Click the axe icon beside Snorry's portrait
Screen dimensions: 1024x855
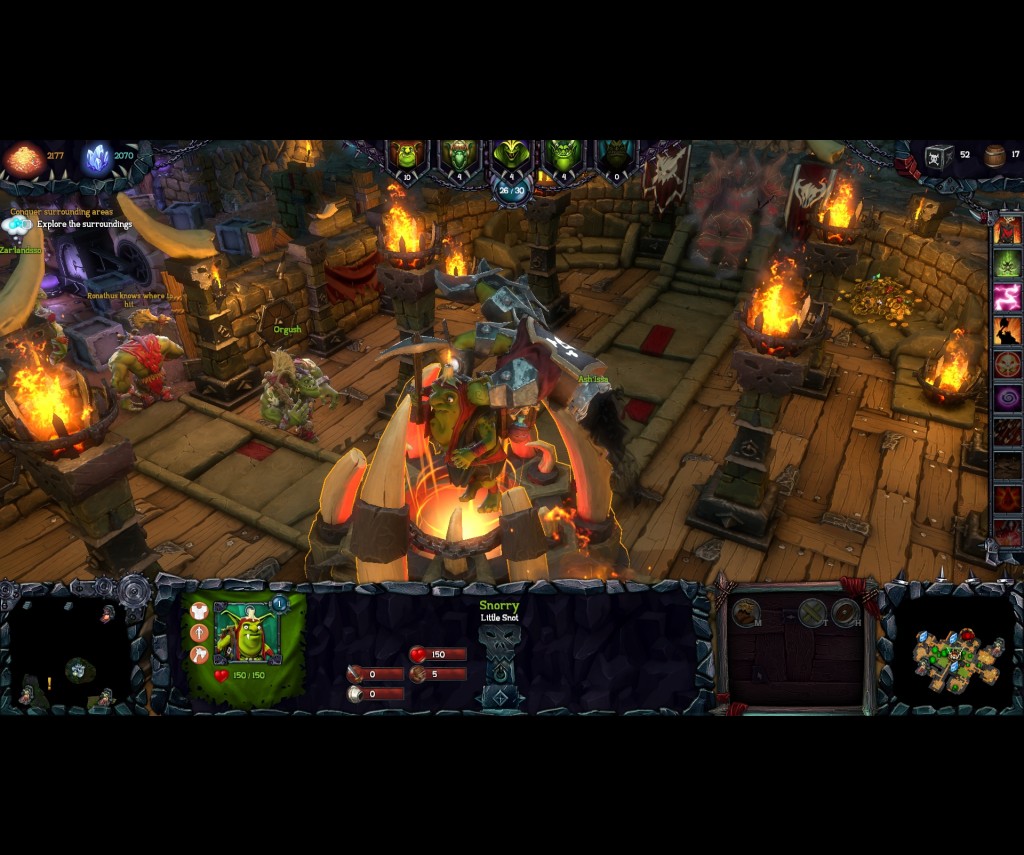(x=199, y=655)
